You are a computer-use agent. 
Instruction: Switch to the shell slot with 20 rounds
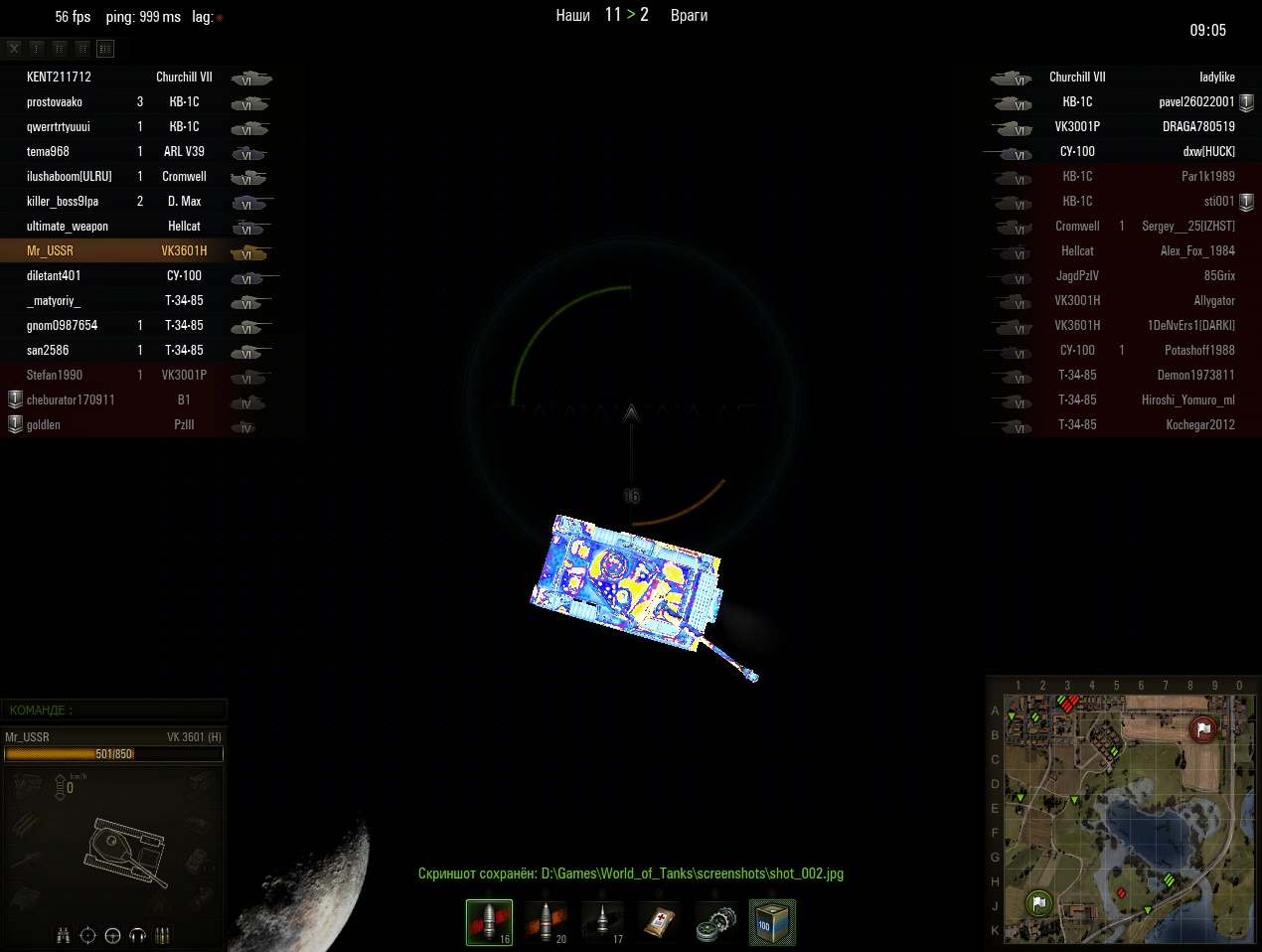pyautogui.click(x=546, y=922)
